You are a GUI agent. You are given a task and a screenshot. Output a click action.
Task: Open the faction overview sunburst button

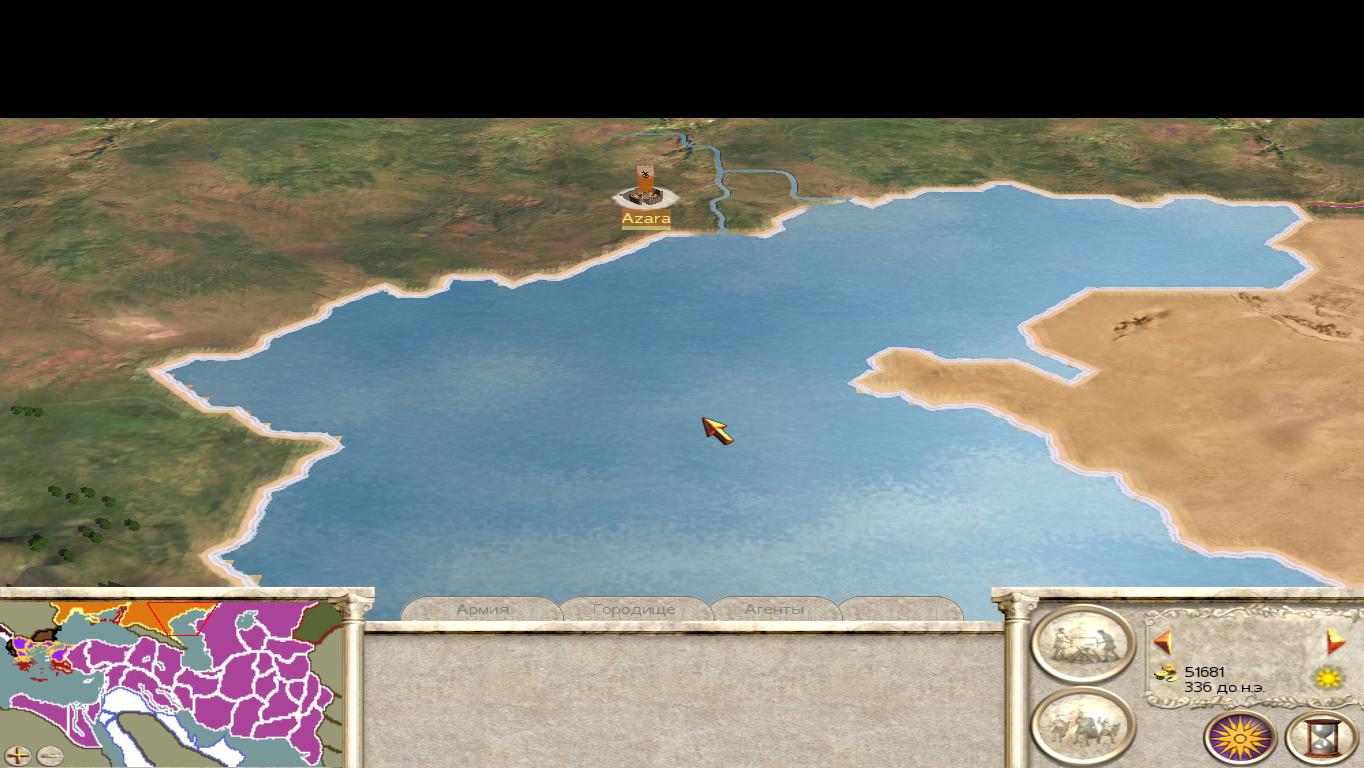click(1241, 738)
